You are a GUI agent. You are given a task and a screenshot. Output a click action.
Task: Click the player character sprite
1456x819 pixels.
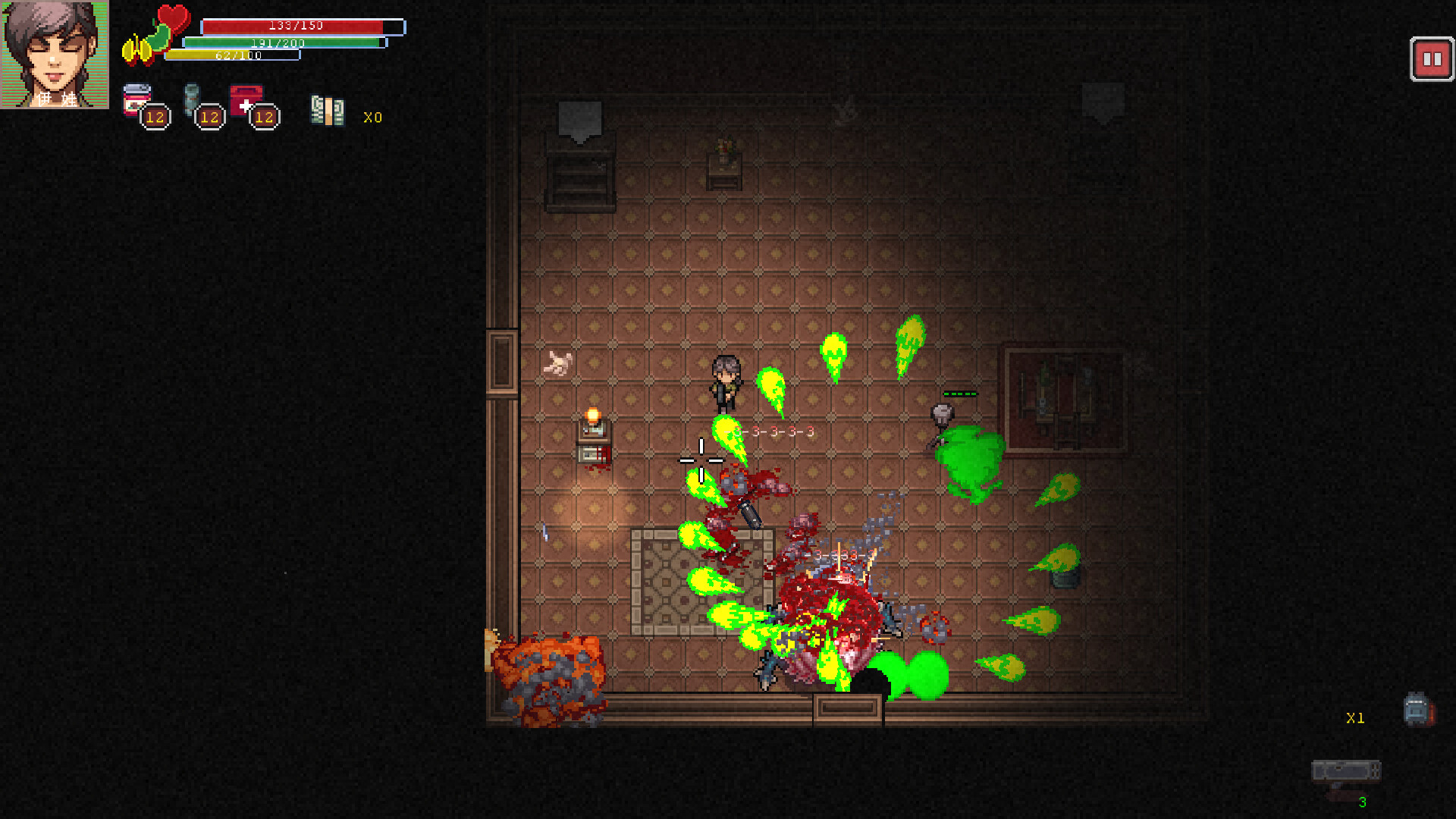click(x=726, y=381)
